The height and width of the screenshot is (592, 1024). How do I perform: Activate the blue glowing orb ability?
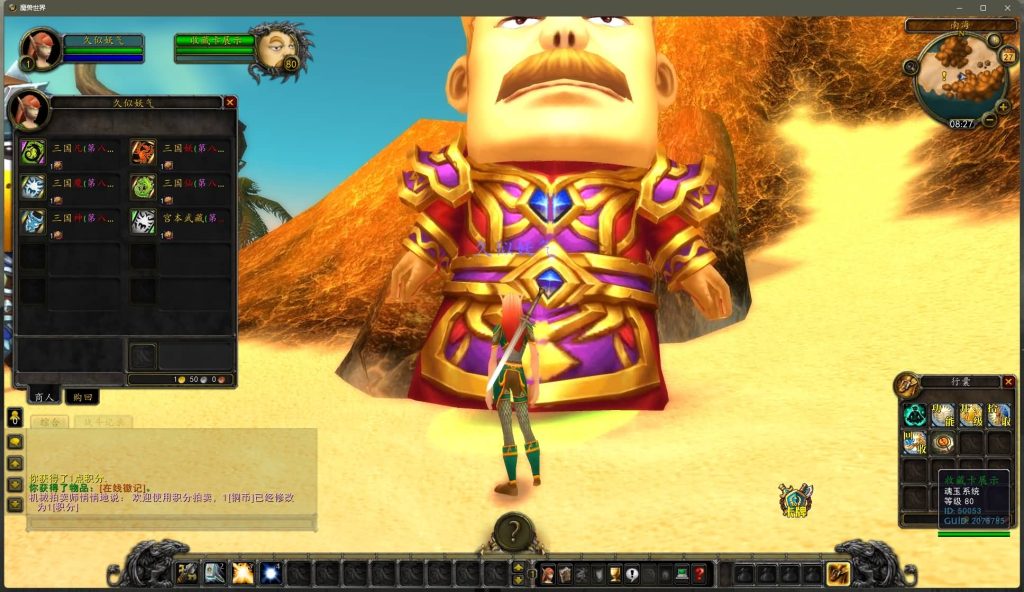tap(270, 573)
